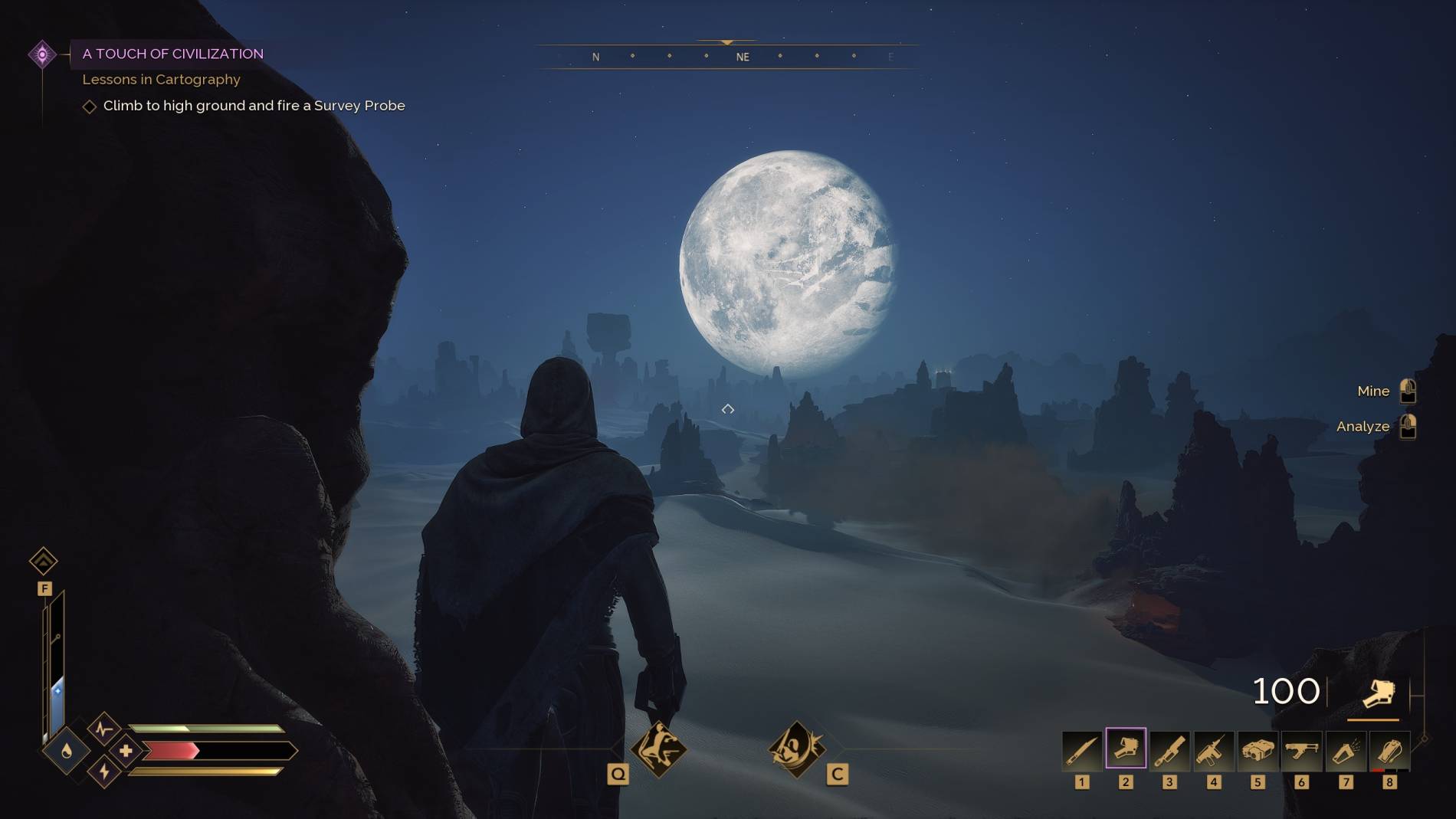Click the lightning bolt stamina icon

click(104, 772)
